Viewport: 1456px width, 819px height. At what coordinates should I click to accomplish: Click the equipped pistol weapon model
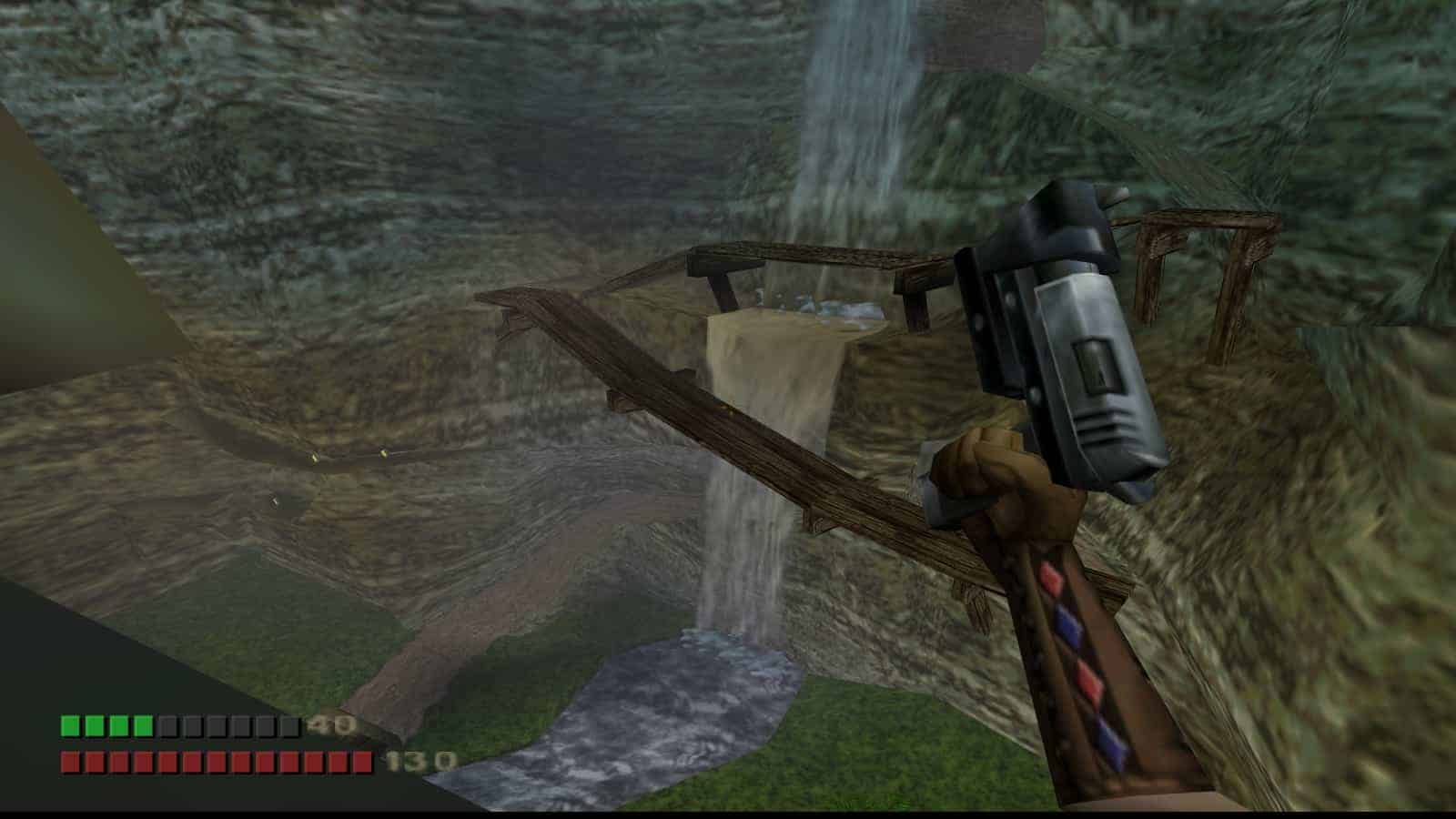1056,346
